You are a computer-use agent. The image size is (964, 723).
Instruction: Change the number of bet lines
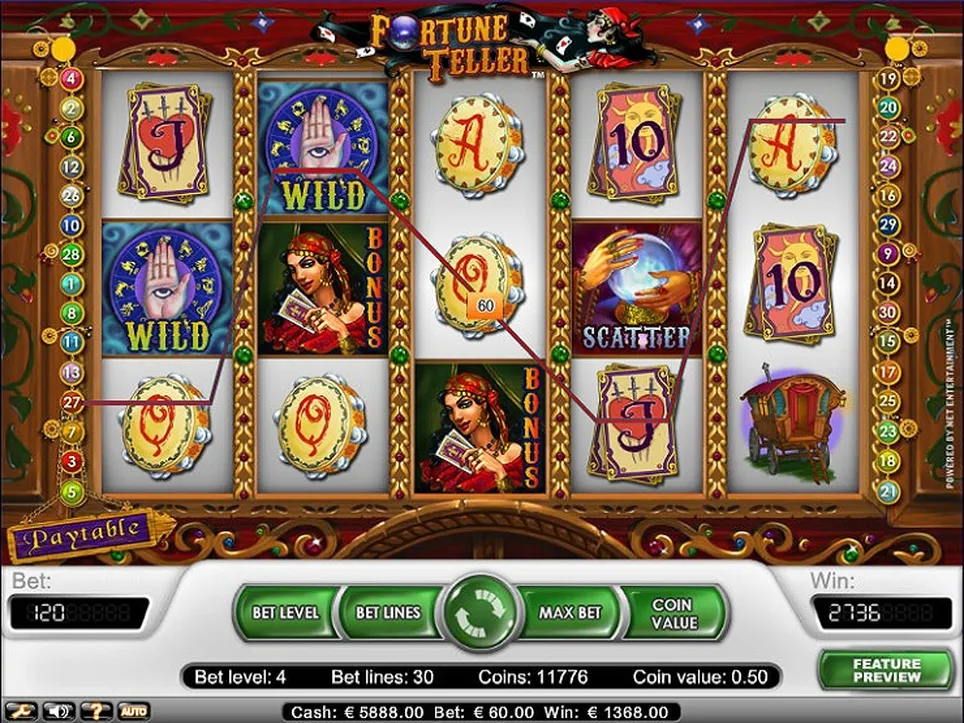388,612
